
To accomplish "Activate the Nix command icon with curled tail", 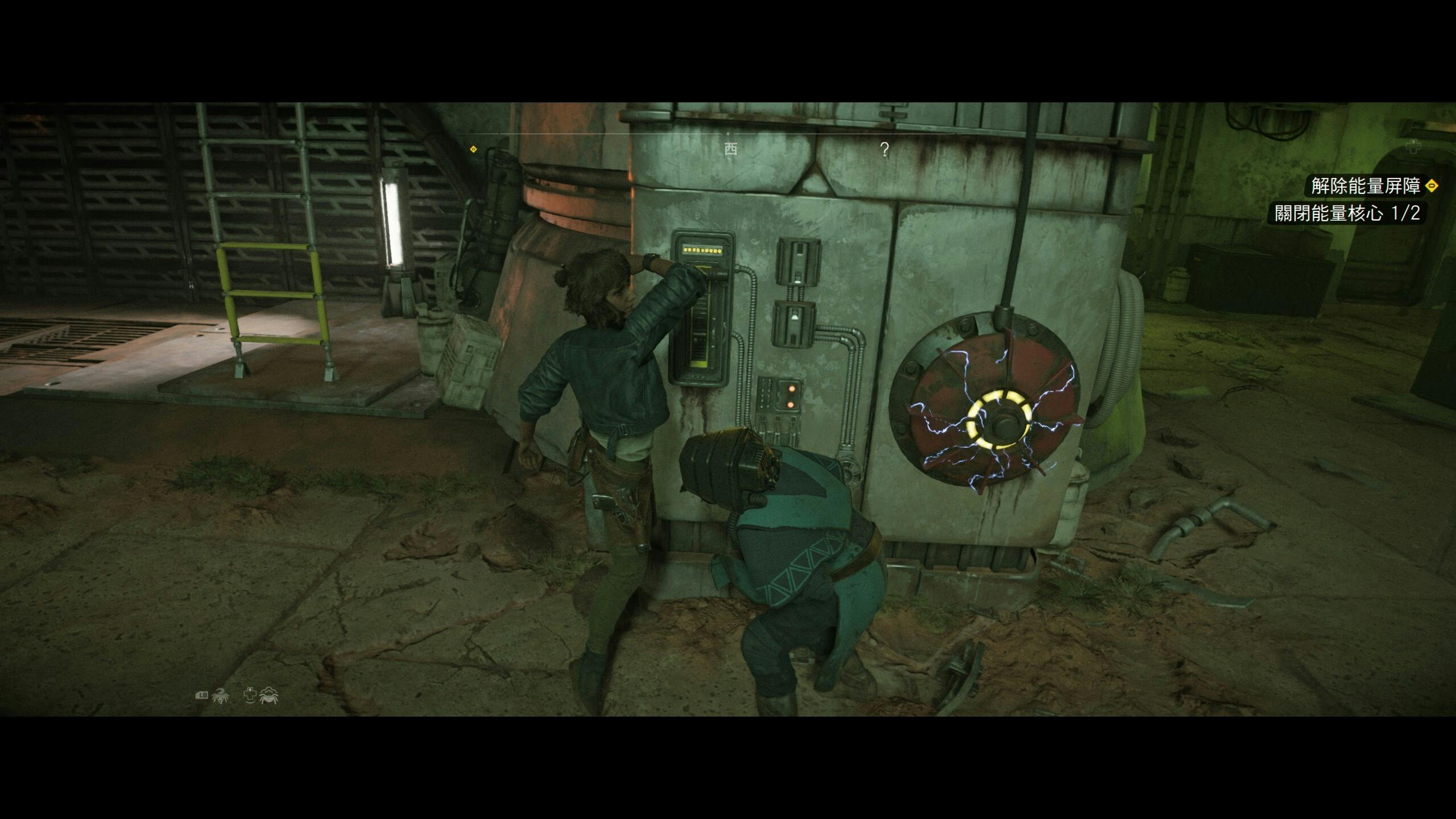I will click(220, 696).
